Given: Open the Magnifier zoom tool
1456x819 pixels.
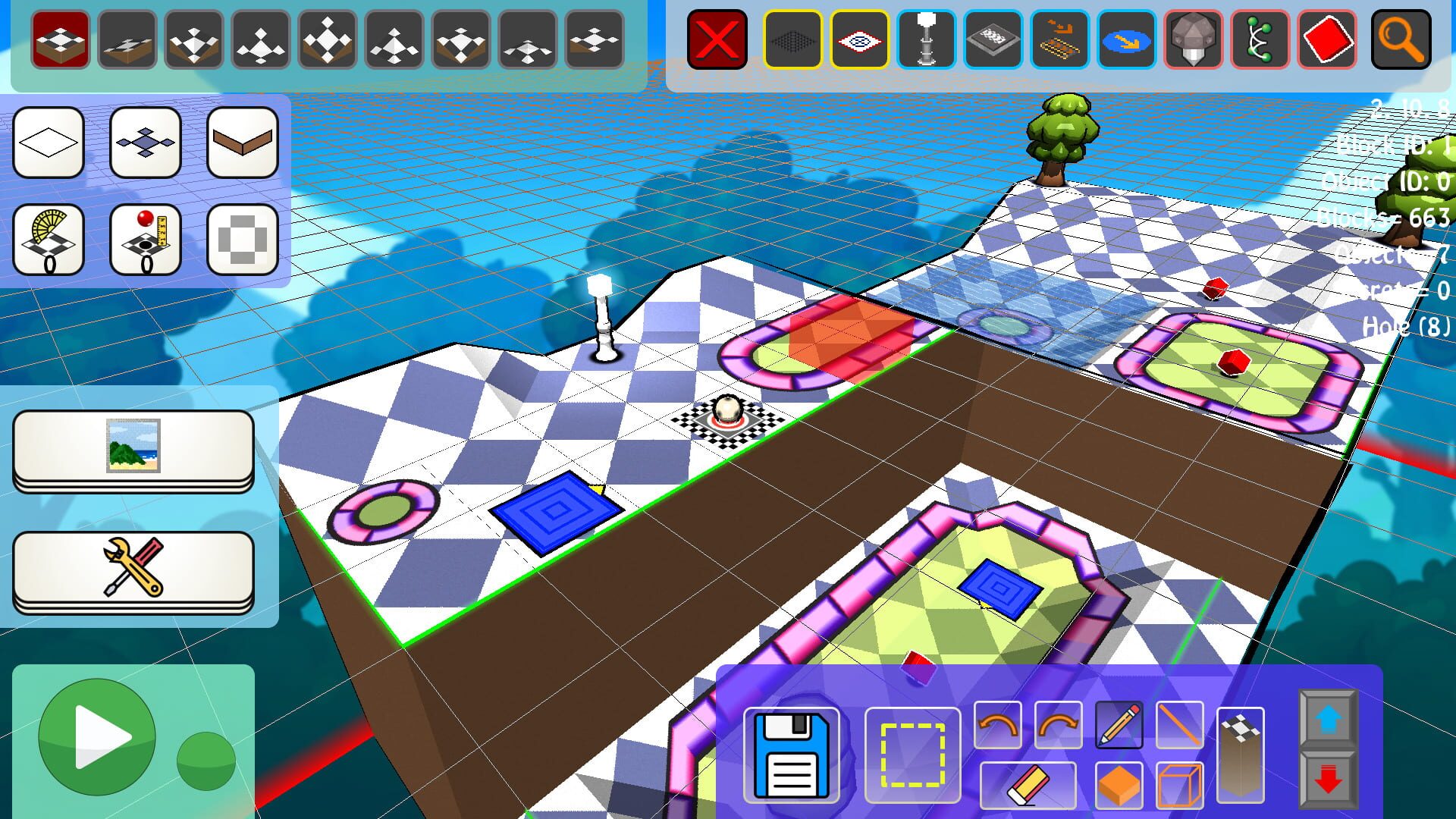Looking at the screenshot, I should 1400,41.
